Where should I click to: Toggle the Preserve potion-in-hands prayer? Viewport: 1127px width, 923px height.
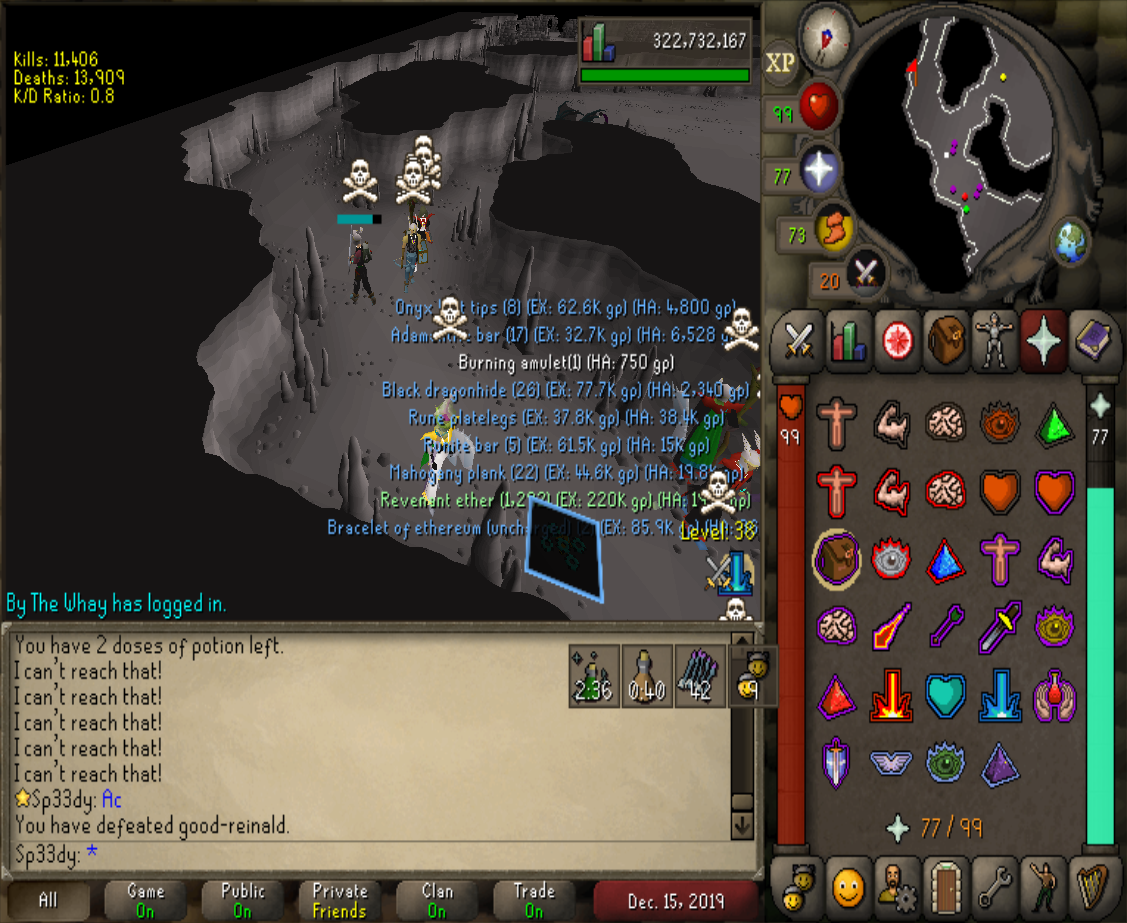1054,695
